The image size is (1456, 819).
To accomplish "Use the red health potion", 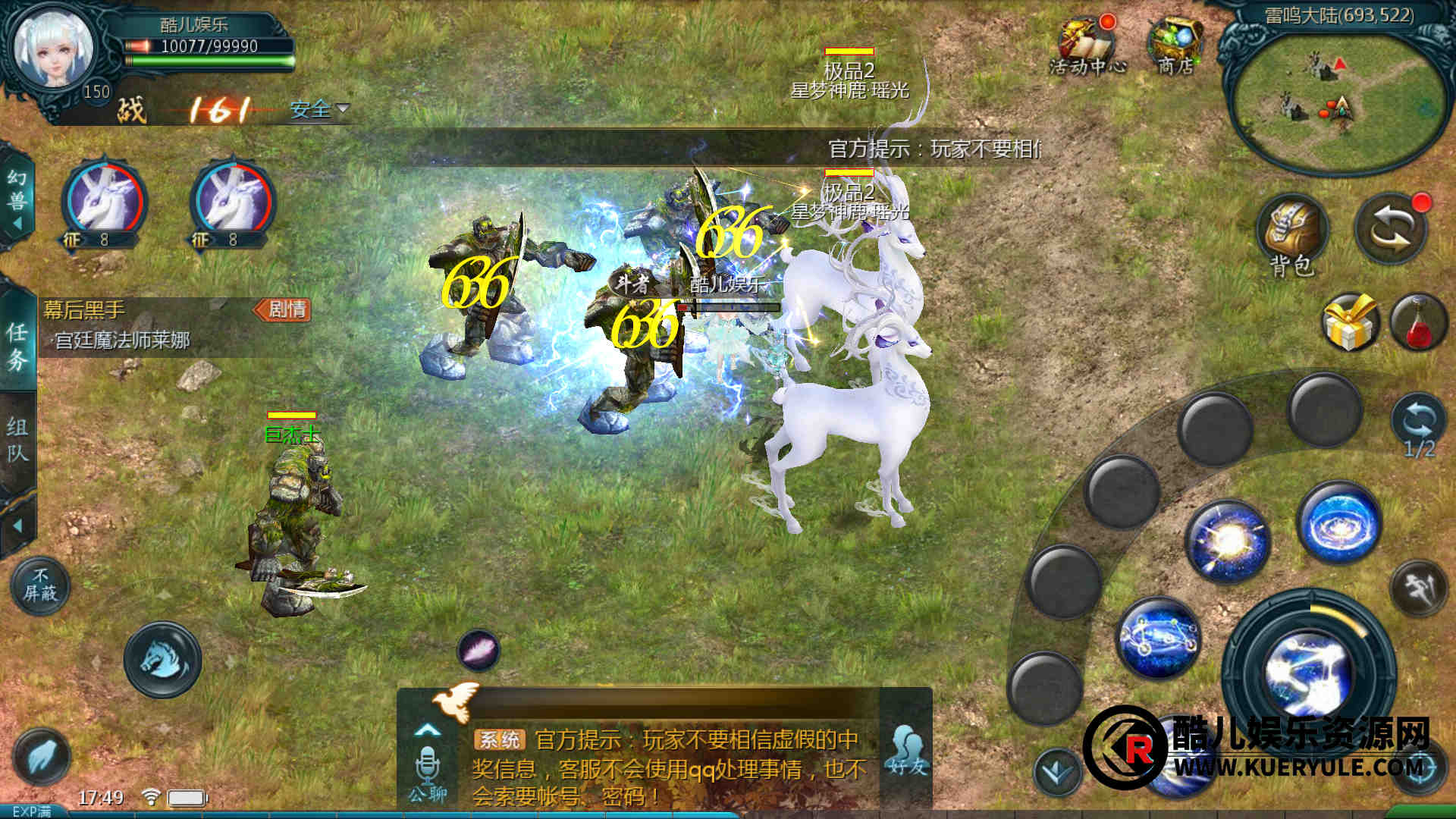I will click(1418, 322).
